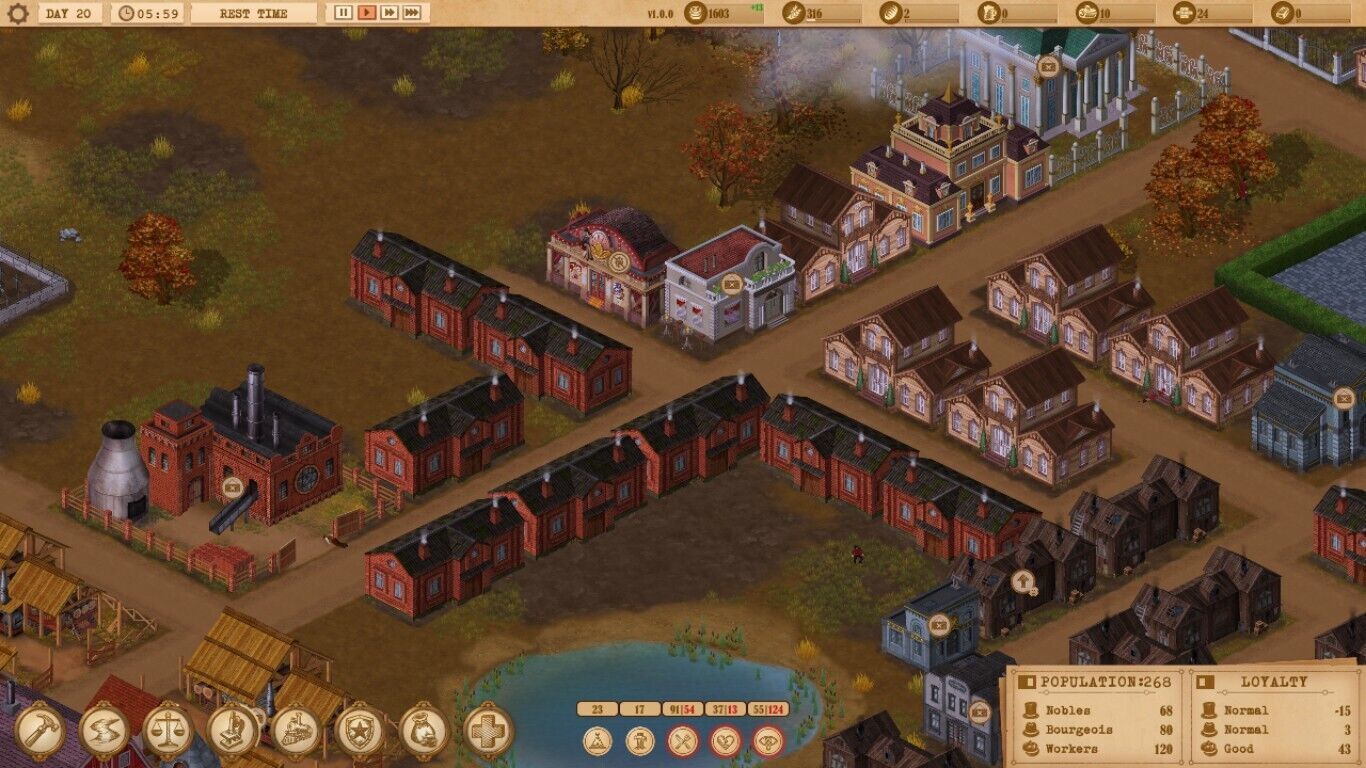Open the balance scales menu
This screenshot has width=1366, height=768.
[168, 732]
